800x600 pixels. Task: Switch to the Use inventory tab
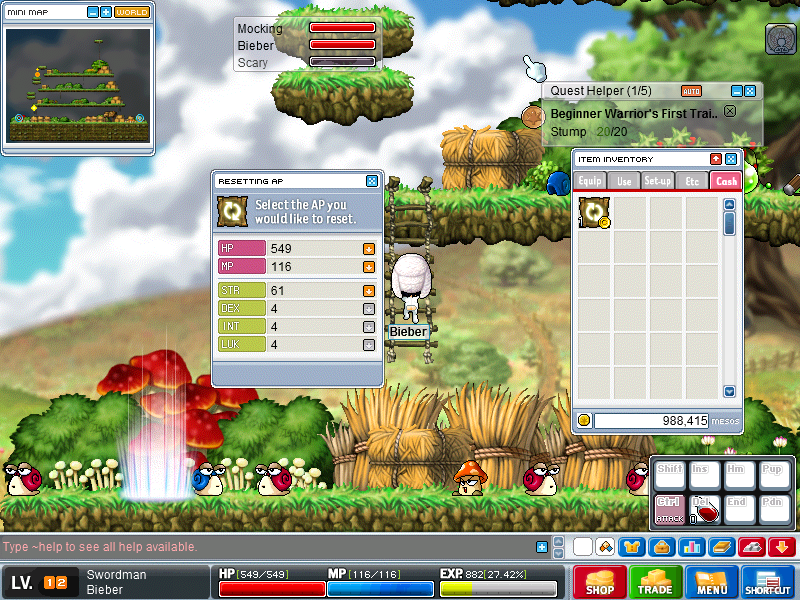pos(624,181)
